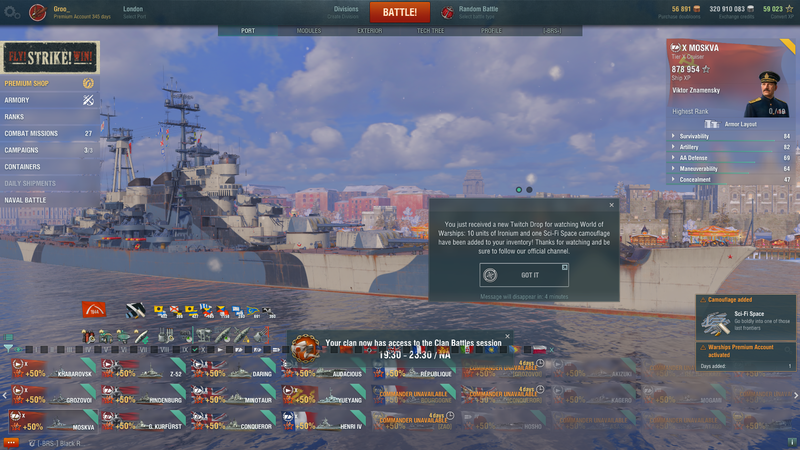Create a division via Divisions button

click(x=346, y=12)
